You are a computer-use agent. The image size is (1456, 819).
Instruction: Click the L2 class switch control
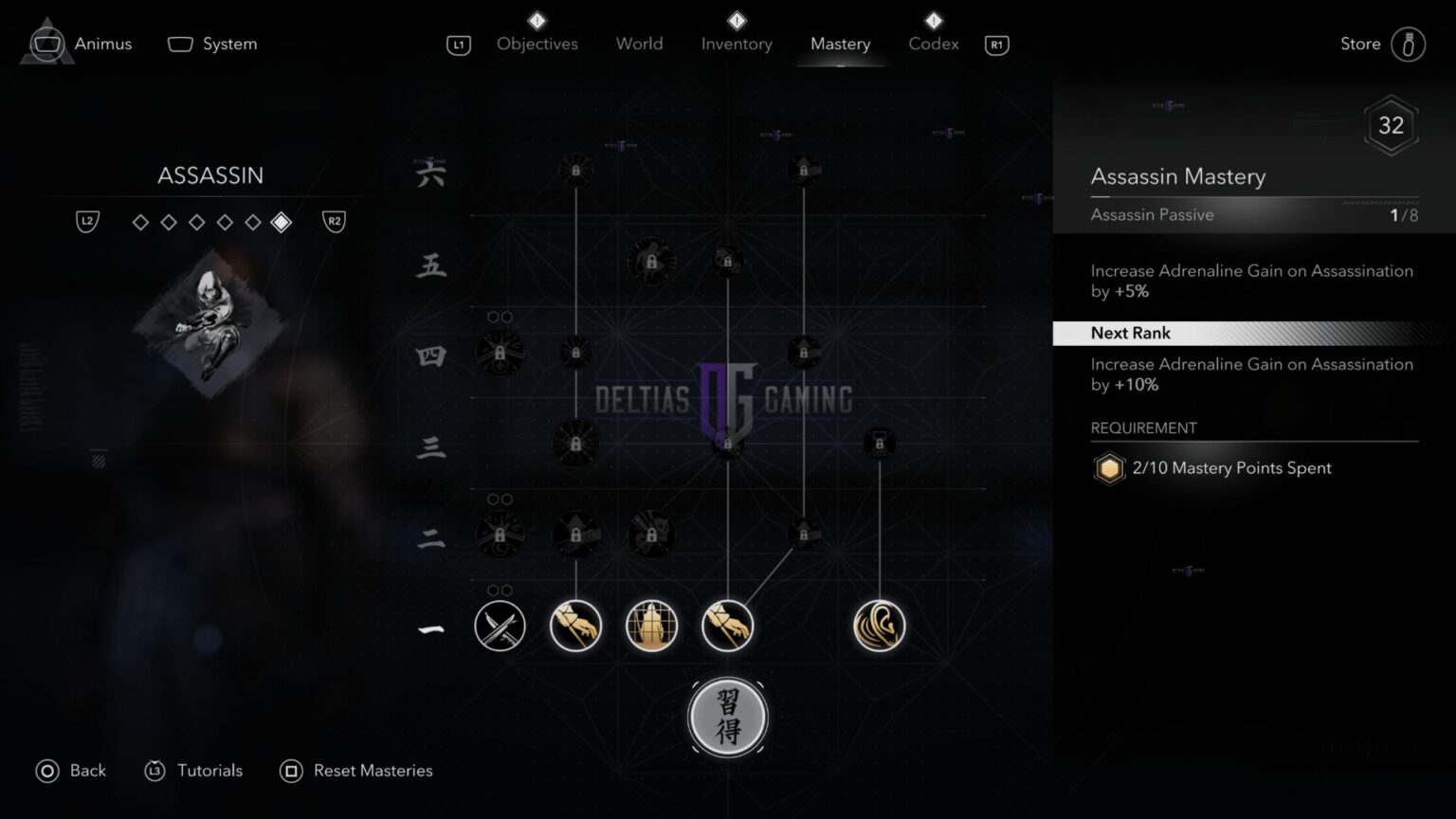click(x=86, y=221)
